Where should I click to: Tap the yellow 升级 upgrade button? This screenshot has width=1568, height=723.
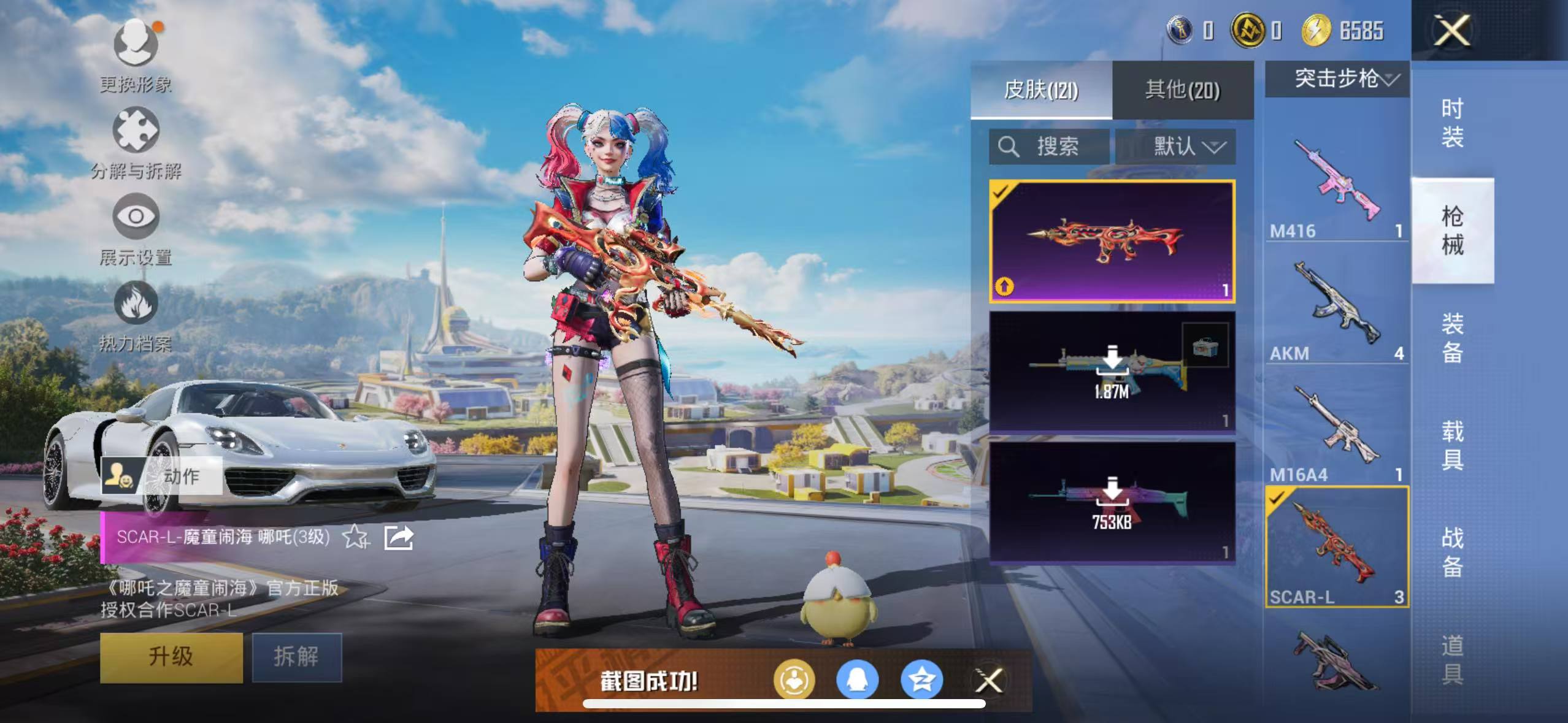point(171,656)
